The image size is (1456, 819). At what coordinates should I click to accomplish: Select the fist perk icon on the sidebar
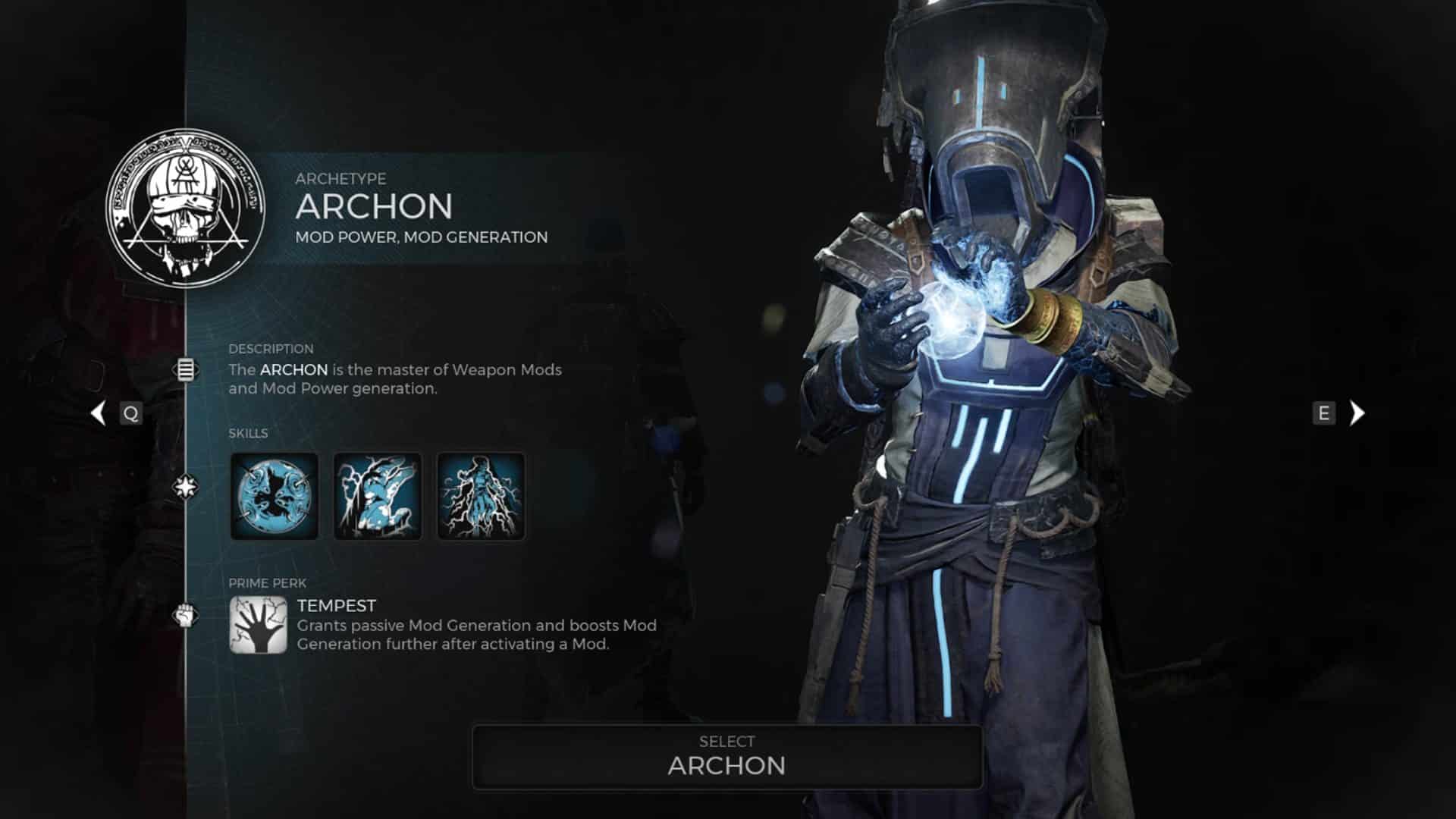[184, 614]
